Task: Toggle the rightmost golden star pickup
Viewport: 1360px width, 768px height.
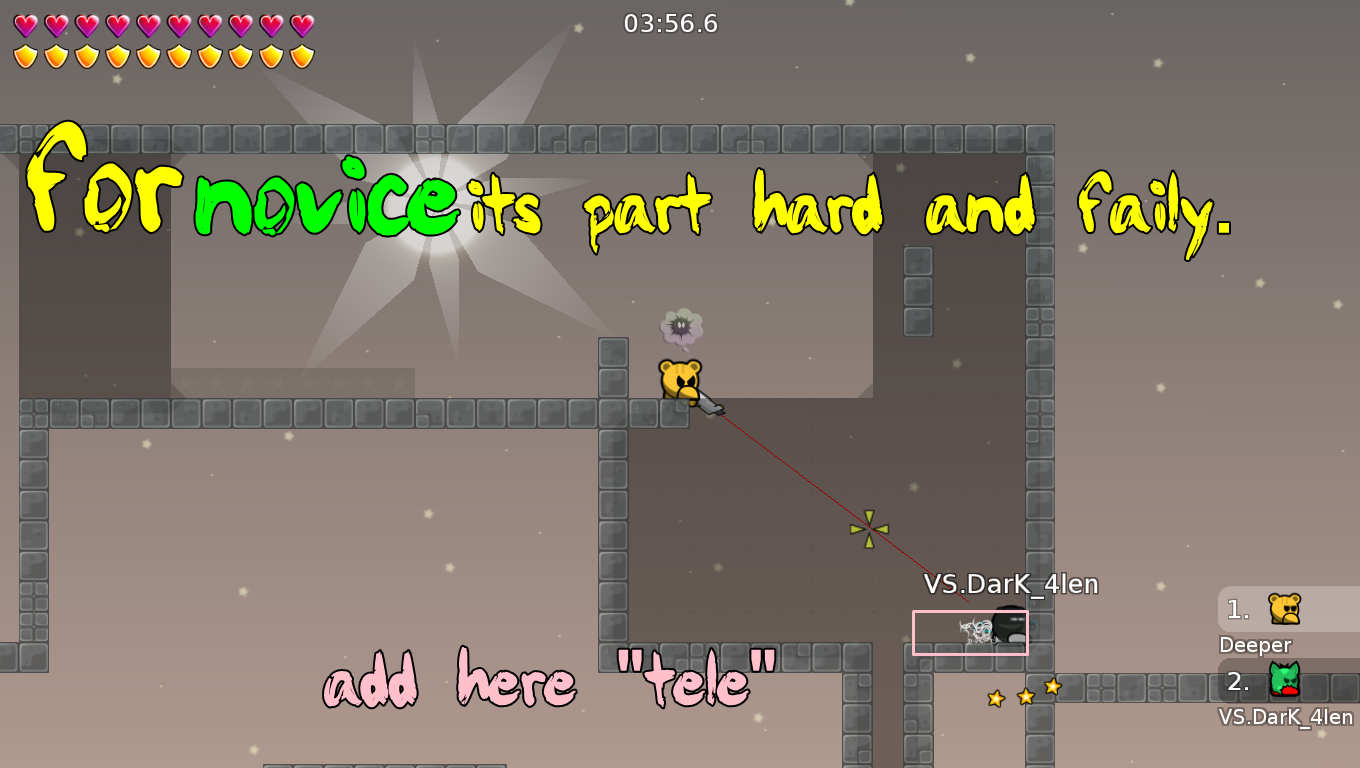Action: point(1052,687)
